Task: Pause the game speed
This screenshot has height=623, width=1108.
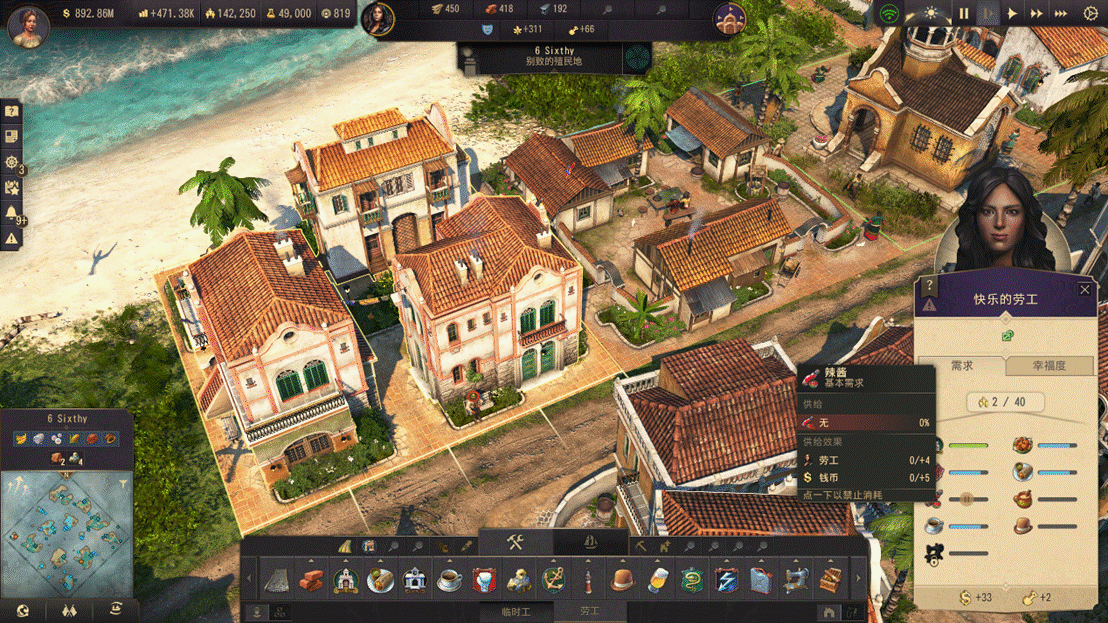Action: [x=964, y=14]
